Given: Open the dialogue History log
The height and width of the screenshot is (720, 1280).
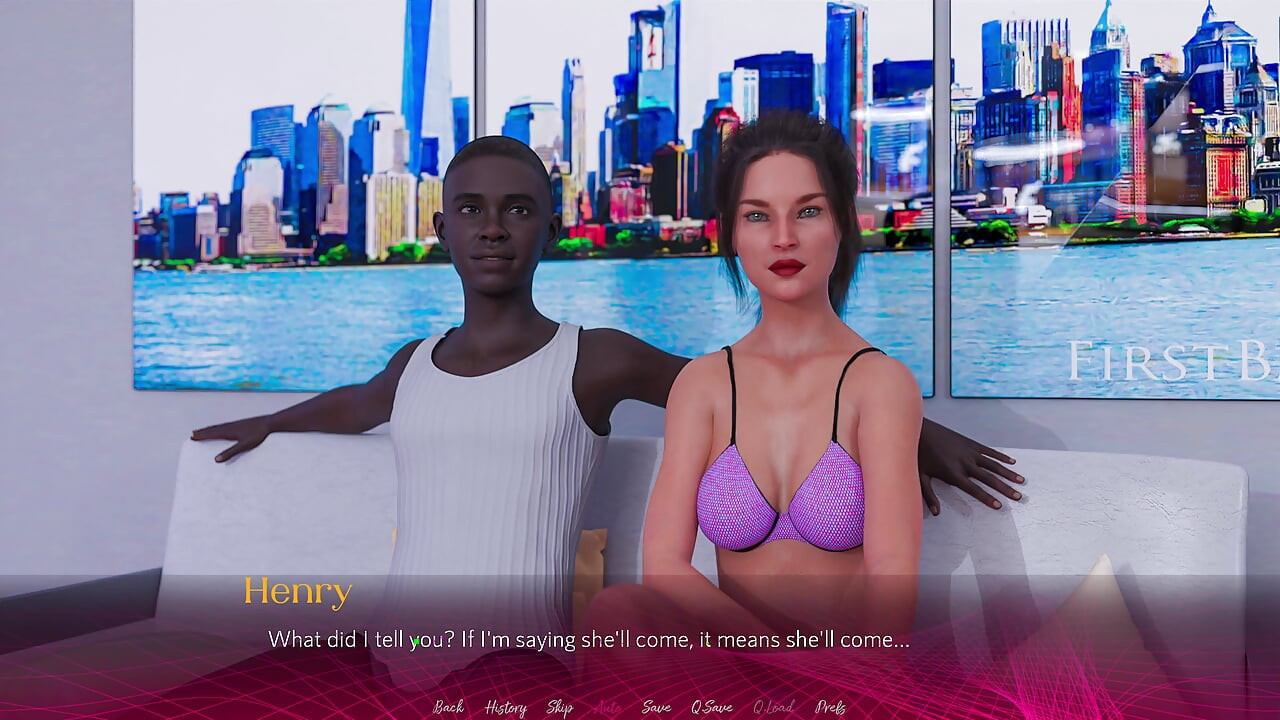Looking at the screenshot, I should tap(505, 707).
